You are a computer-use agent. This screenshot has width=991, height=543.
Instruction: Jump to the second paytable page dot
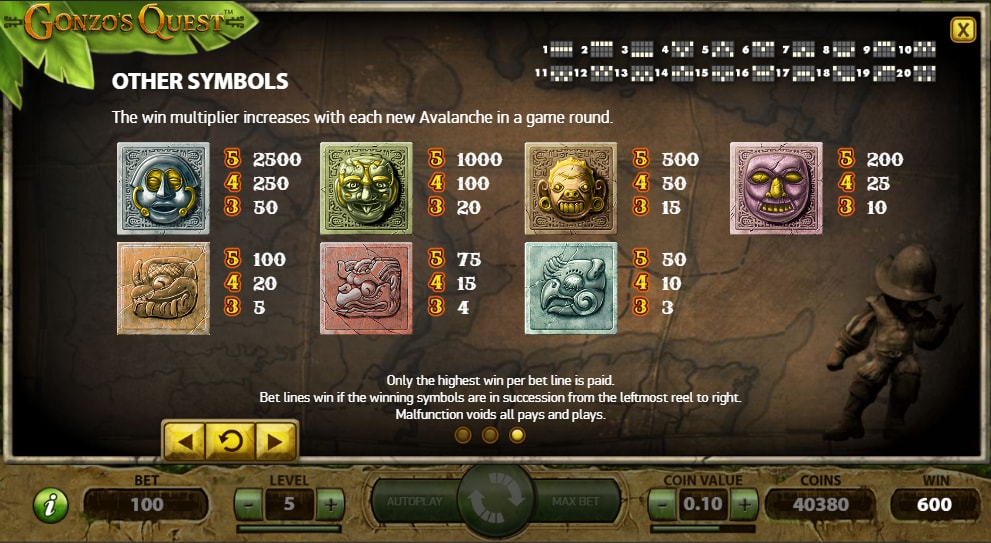pyautogui.click(x=490, y=435)
